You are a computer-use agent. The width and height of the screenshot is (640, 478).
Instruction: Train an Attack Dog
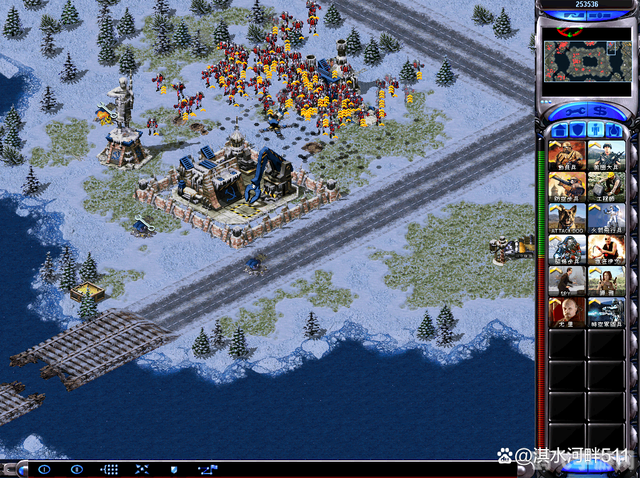pos(566,218)
